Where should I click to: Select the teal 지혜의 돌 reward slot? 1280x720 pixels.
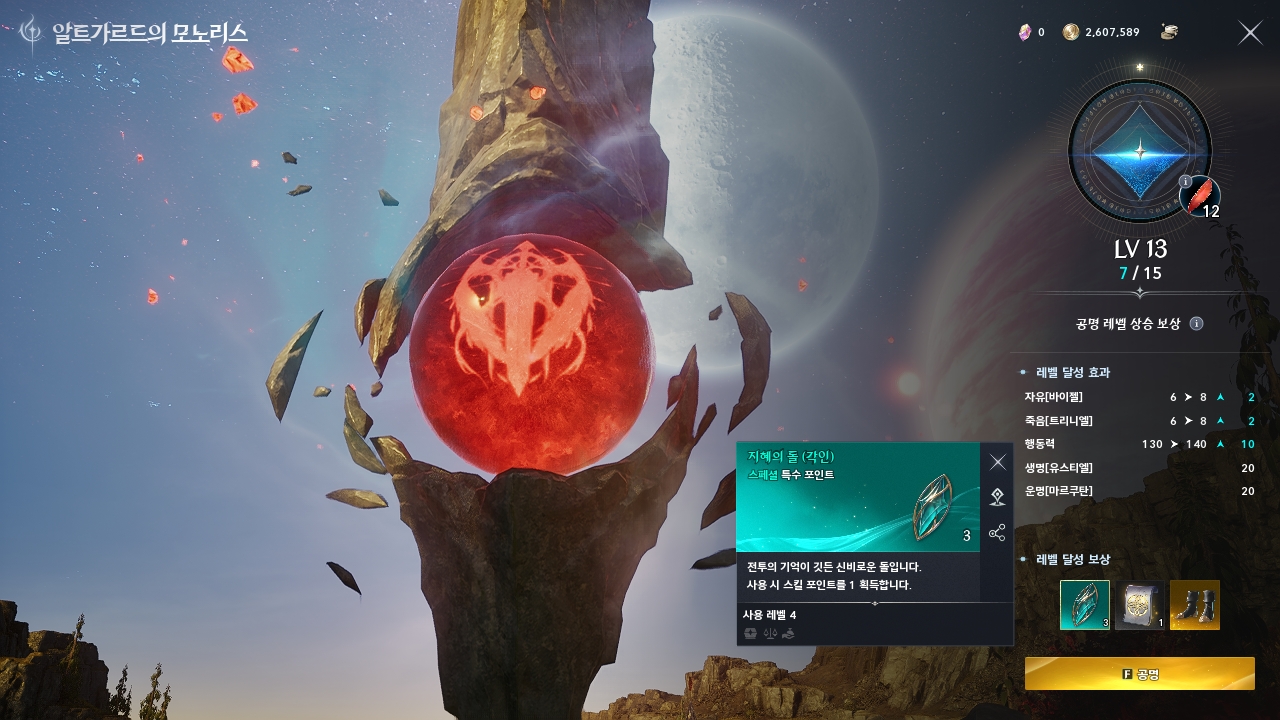pos(1085,605)
